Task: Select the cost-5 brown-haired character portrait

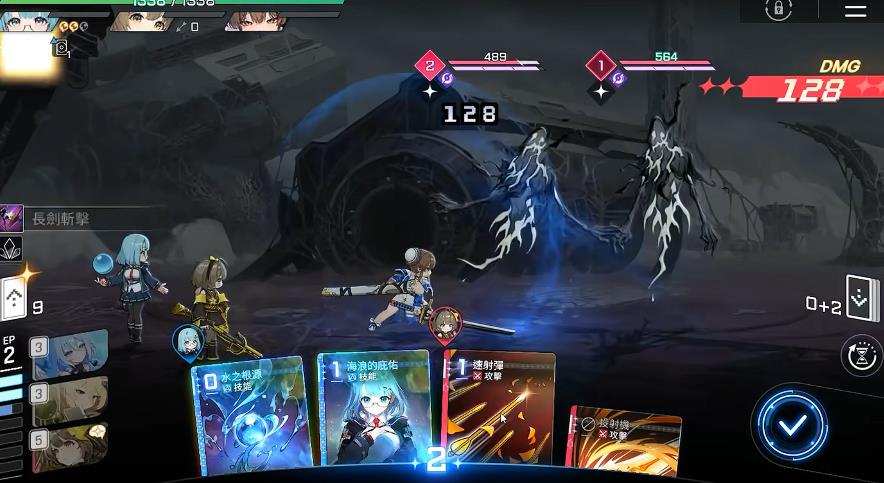Action: (x=69, y=445)
